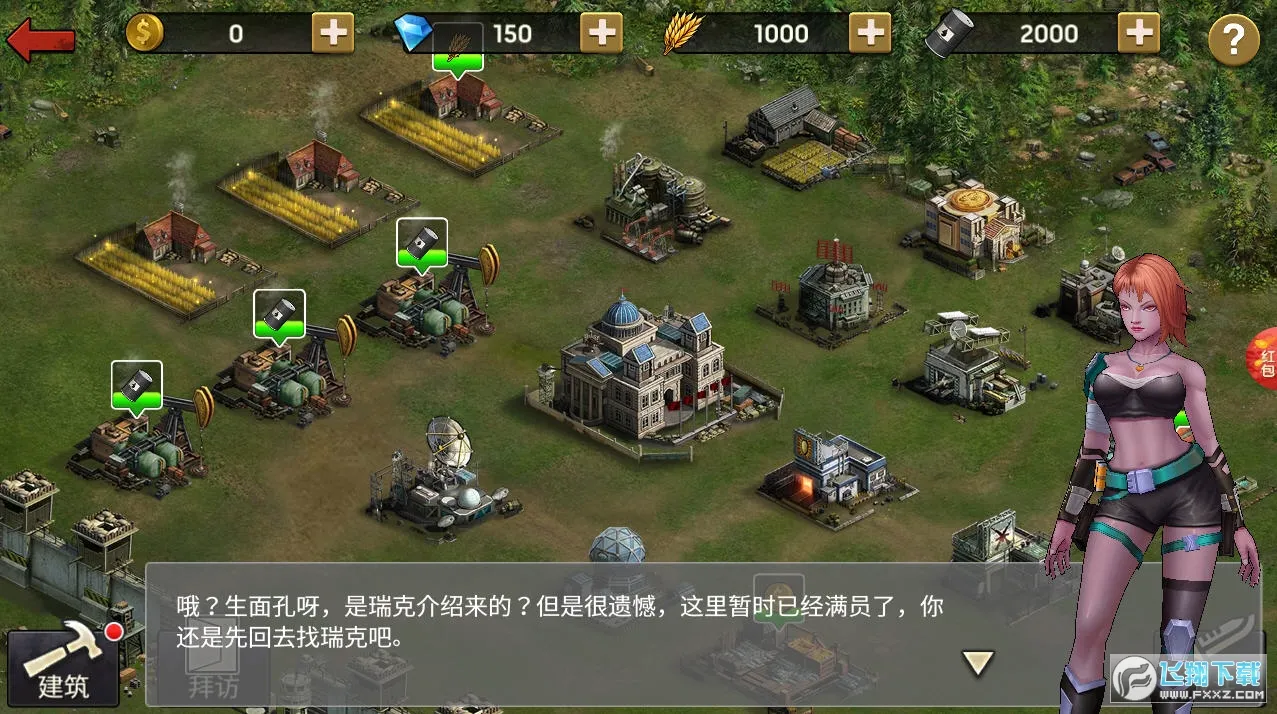Viewport: 1277px width, 714px height.
Task: Add wheat food using plus button
Action: 870,34
